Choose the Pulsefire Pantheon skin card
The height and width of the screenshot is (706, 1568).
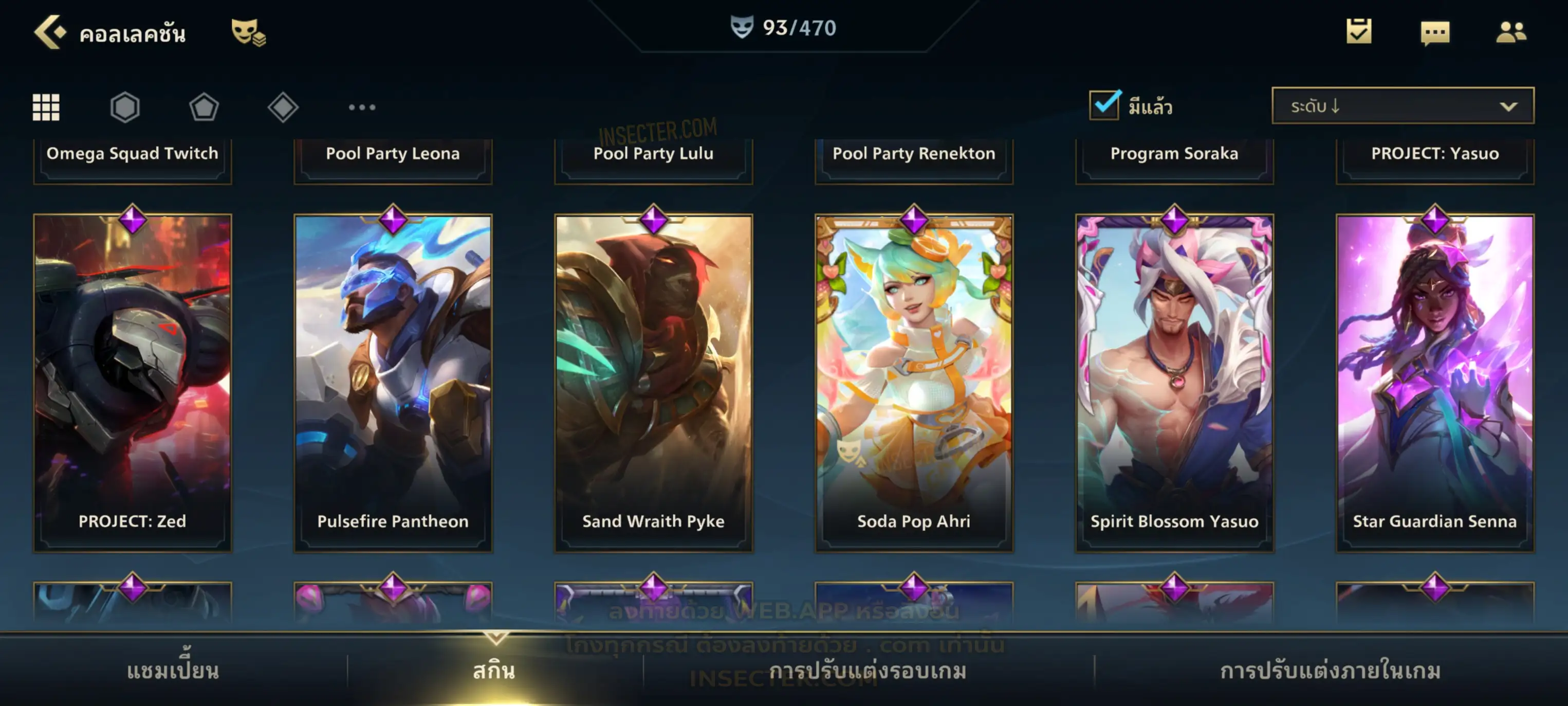(x=393, y=383)
